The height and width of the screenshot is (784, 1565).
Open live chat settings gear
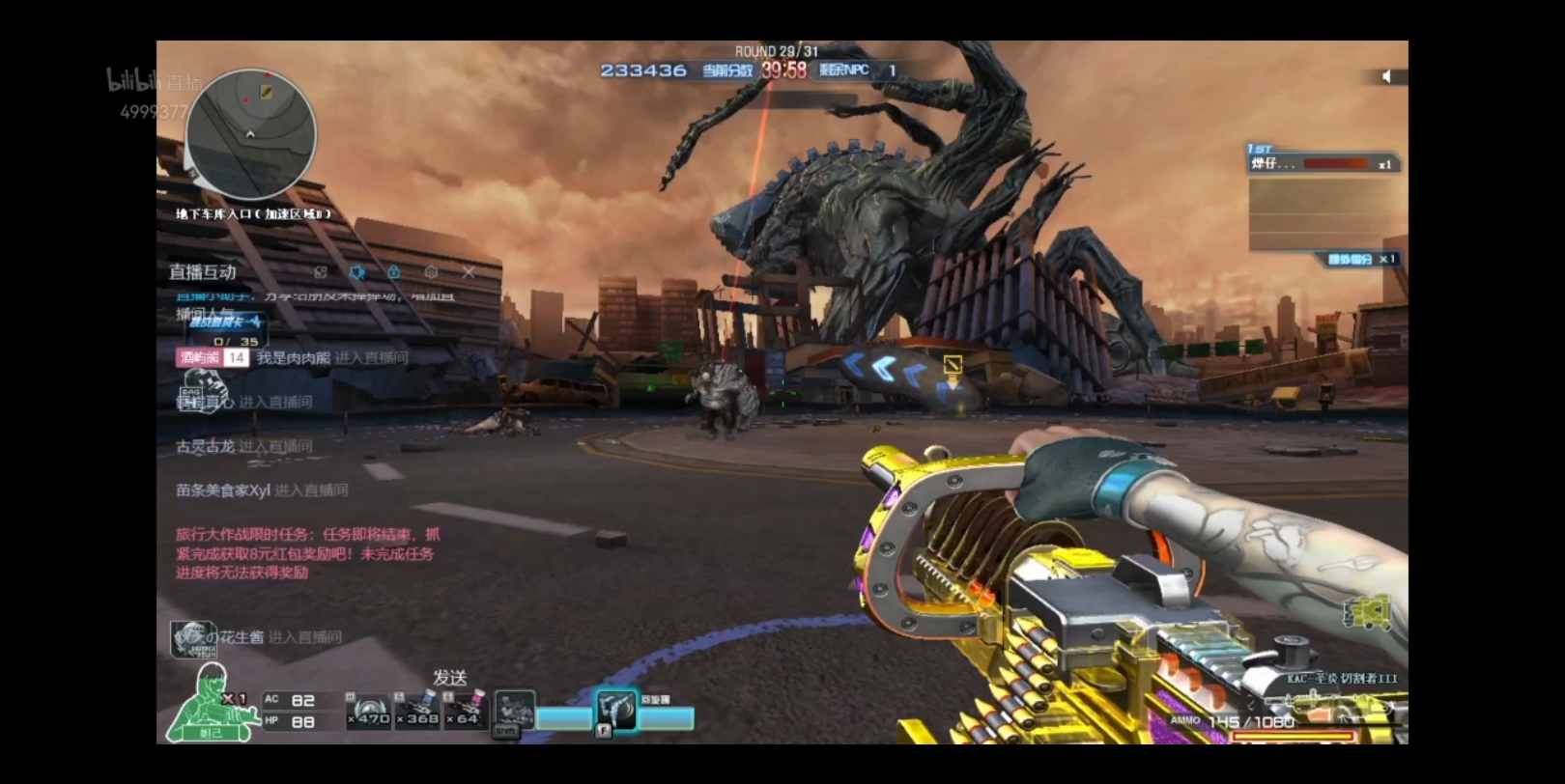coord(431,272)
